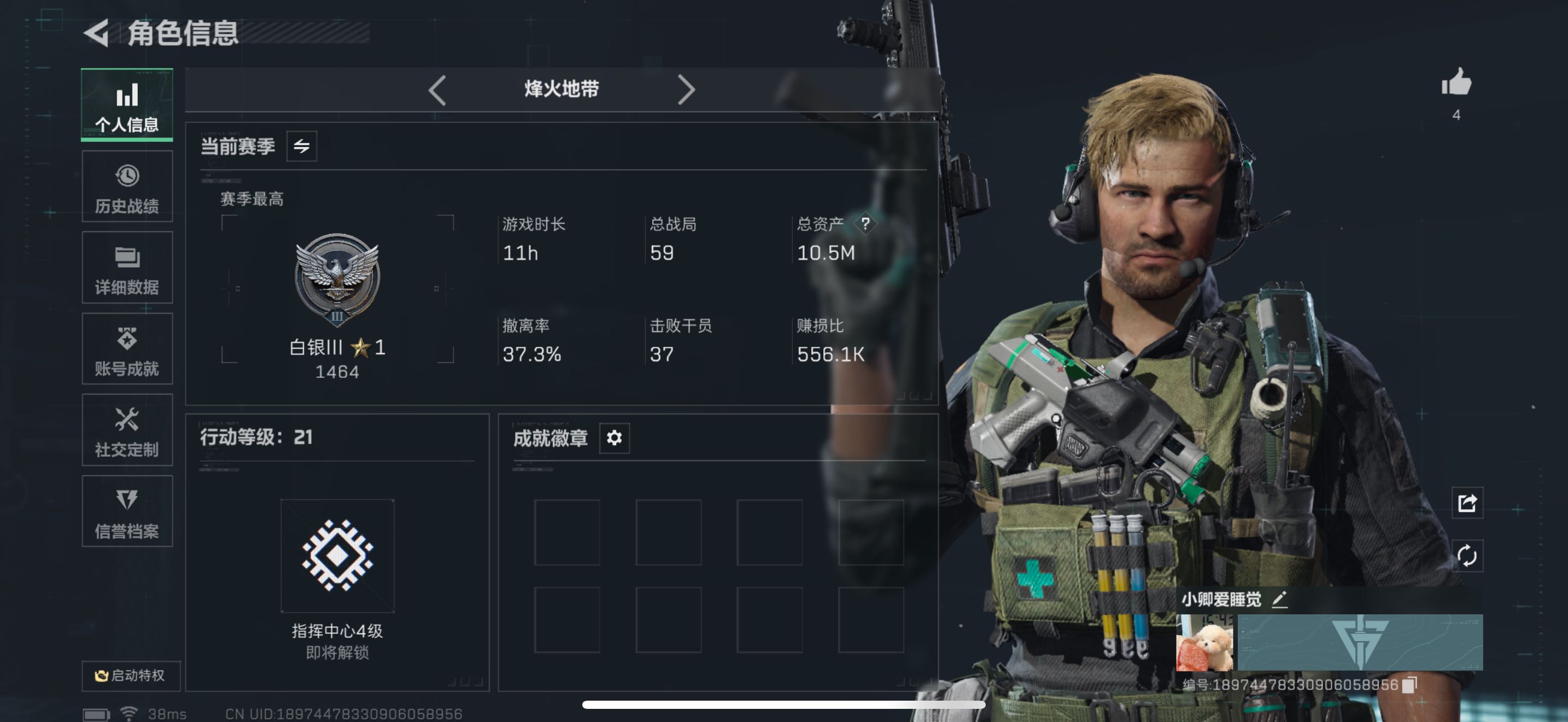Switch to the 个人信息 tab
The image size is (1568, 722).
click(x=127, y=106)
